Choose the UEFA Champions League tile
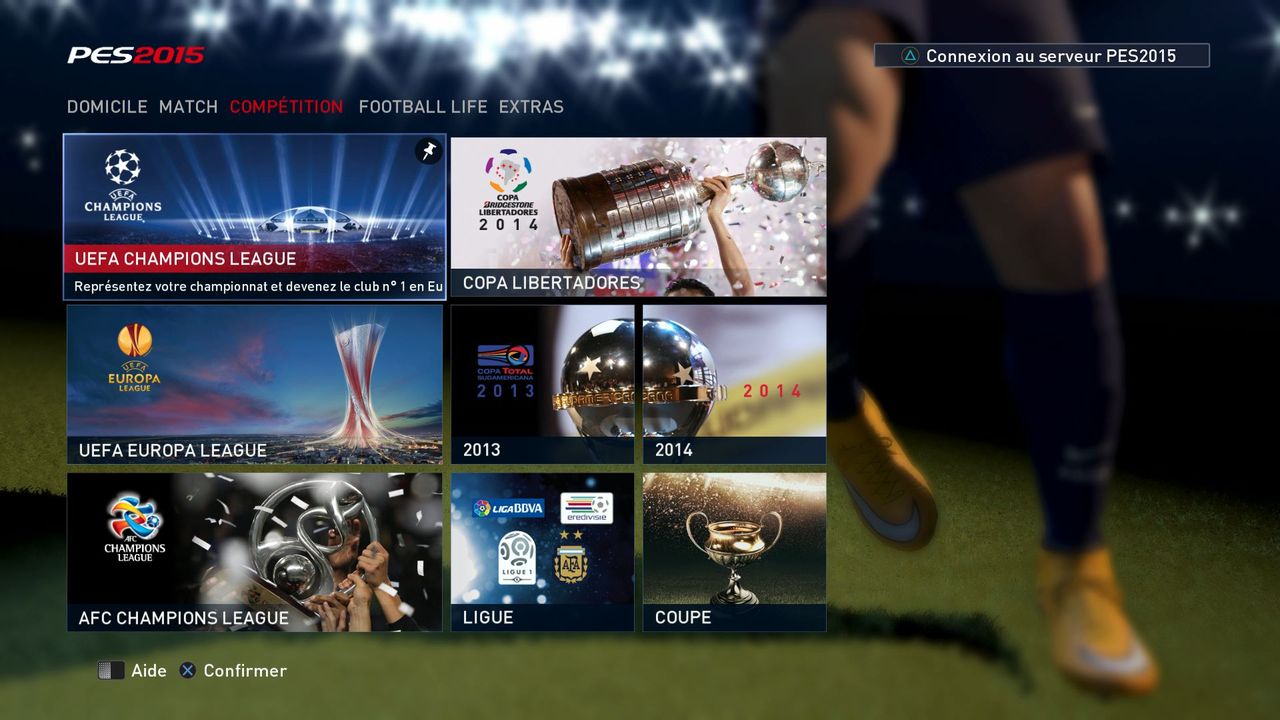This screenshot has width=1280, height=720. [255, 216]
